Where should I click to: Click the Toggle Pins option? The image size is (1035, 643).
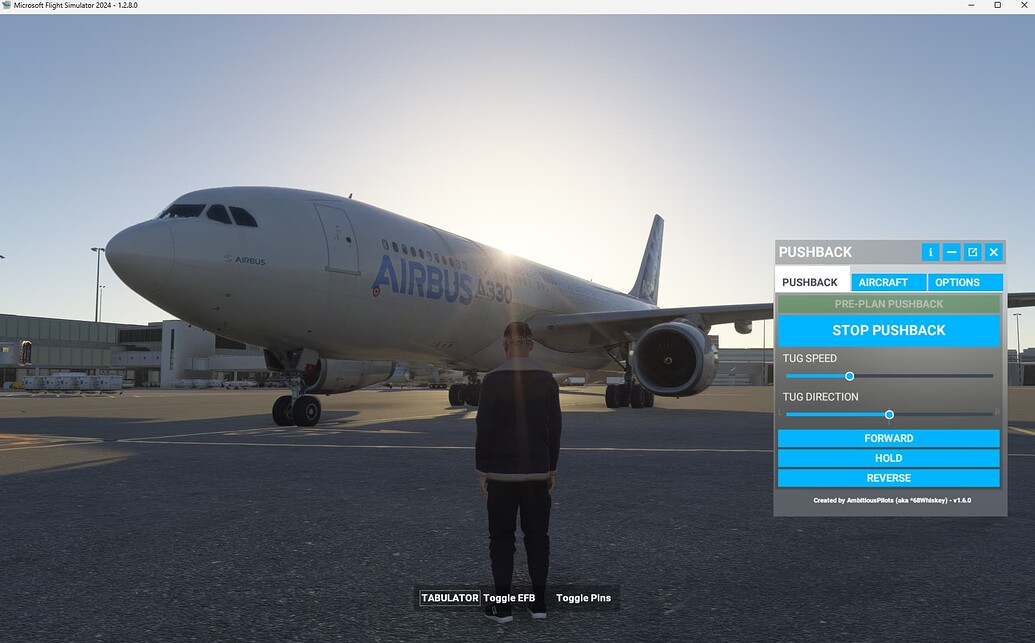tap(583, 598)
